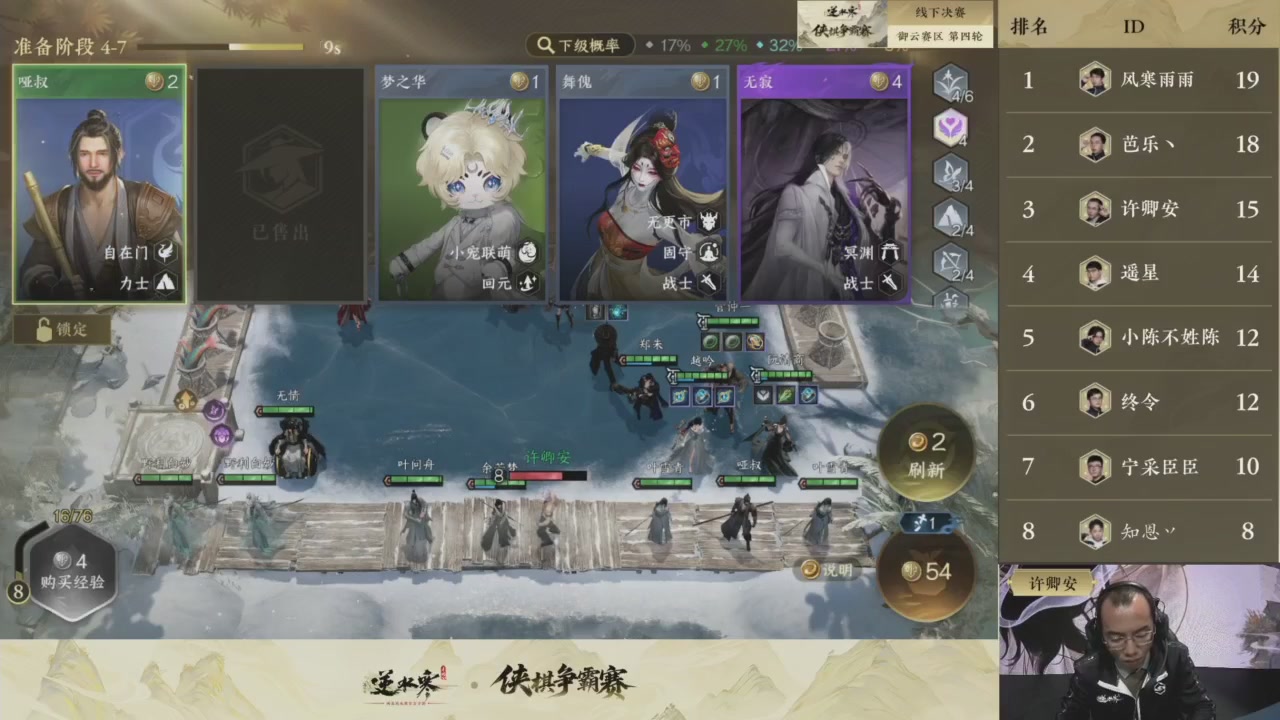Click the bow-and-arrow 2/4 trait icon
This screenshot has width=1280, height=720.
pyautogui.click(x=949, y=263)
